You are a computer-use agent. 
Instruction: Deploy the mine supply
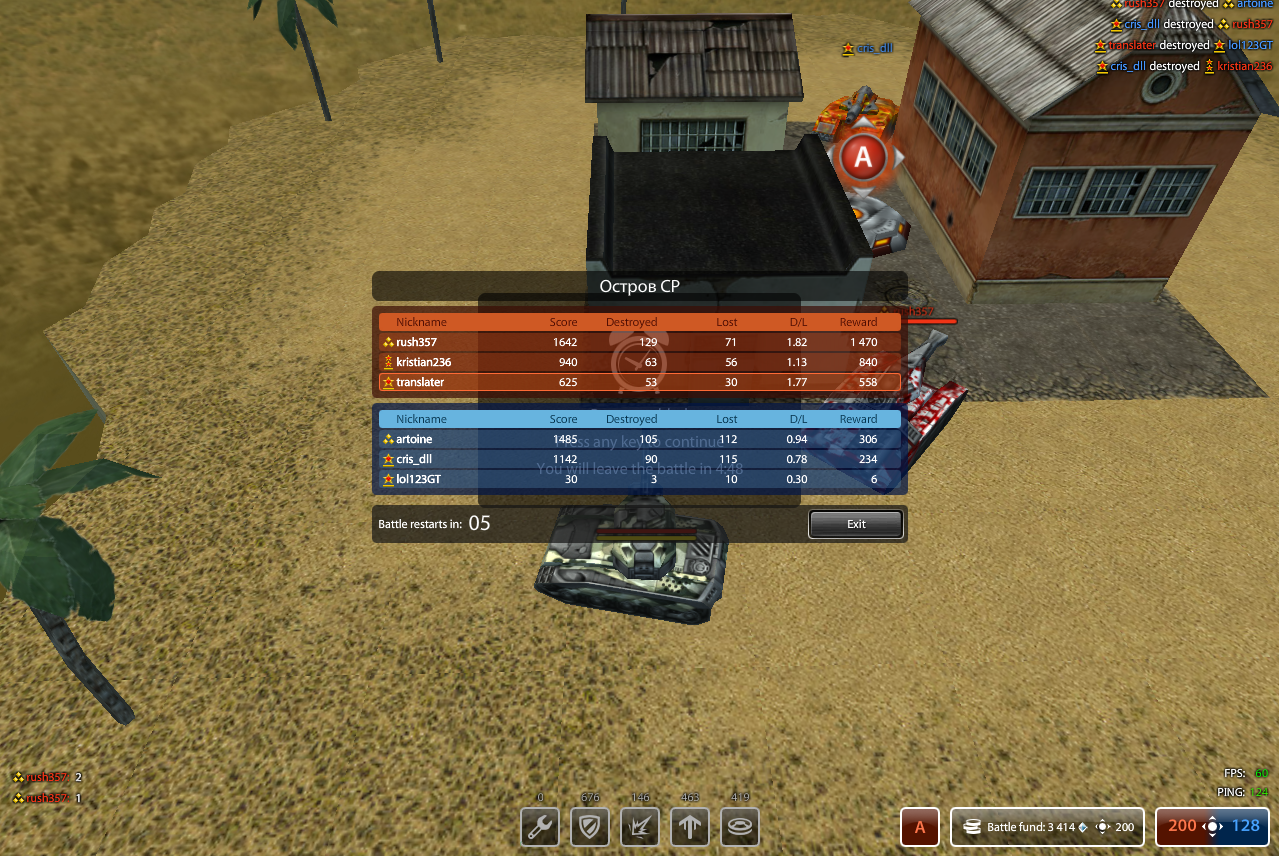[x=740, y=827]
